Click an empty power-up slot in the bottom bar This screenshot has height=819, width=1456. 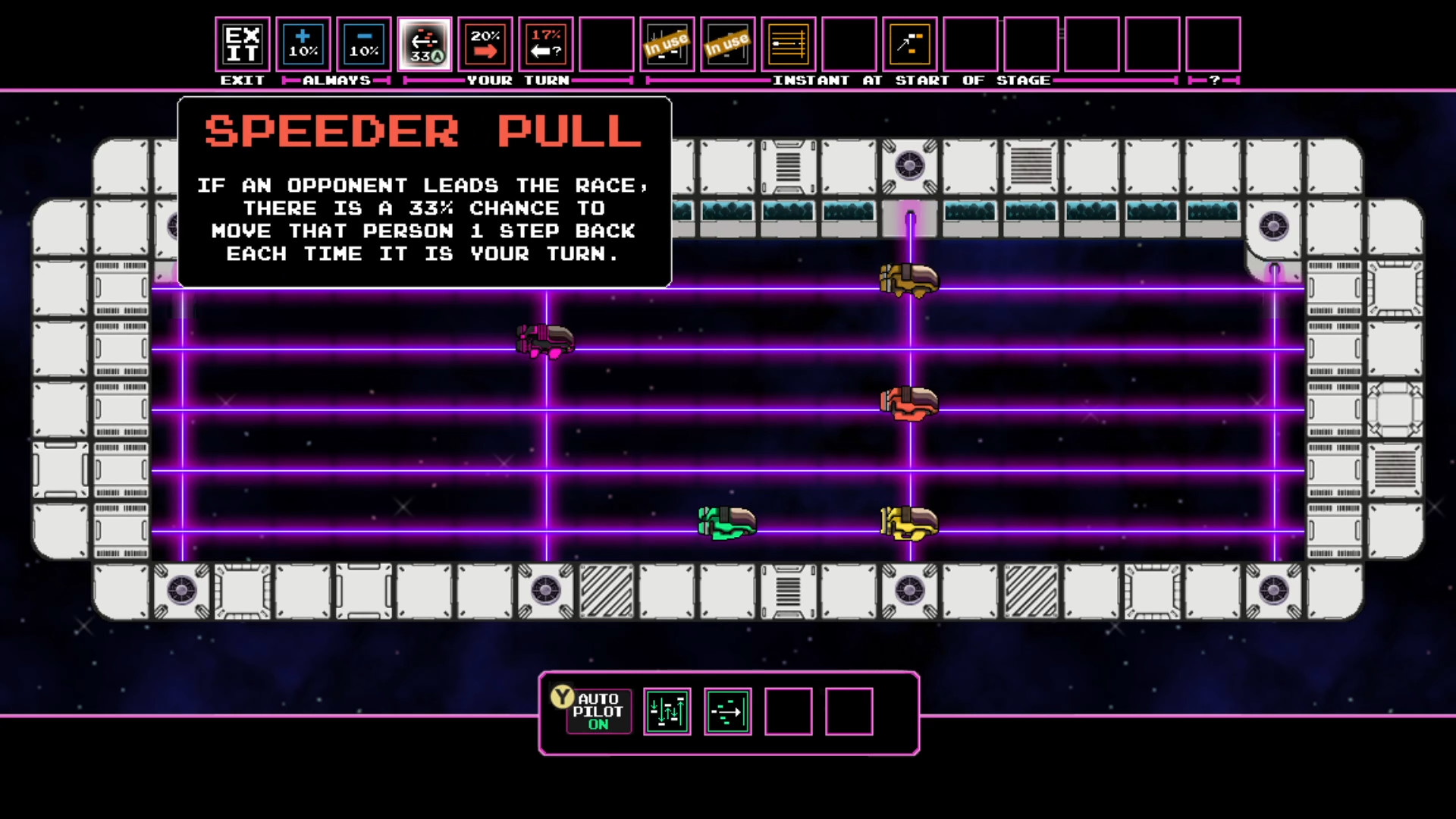pos(789,711)
